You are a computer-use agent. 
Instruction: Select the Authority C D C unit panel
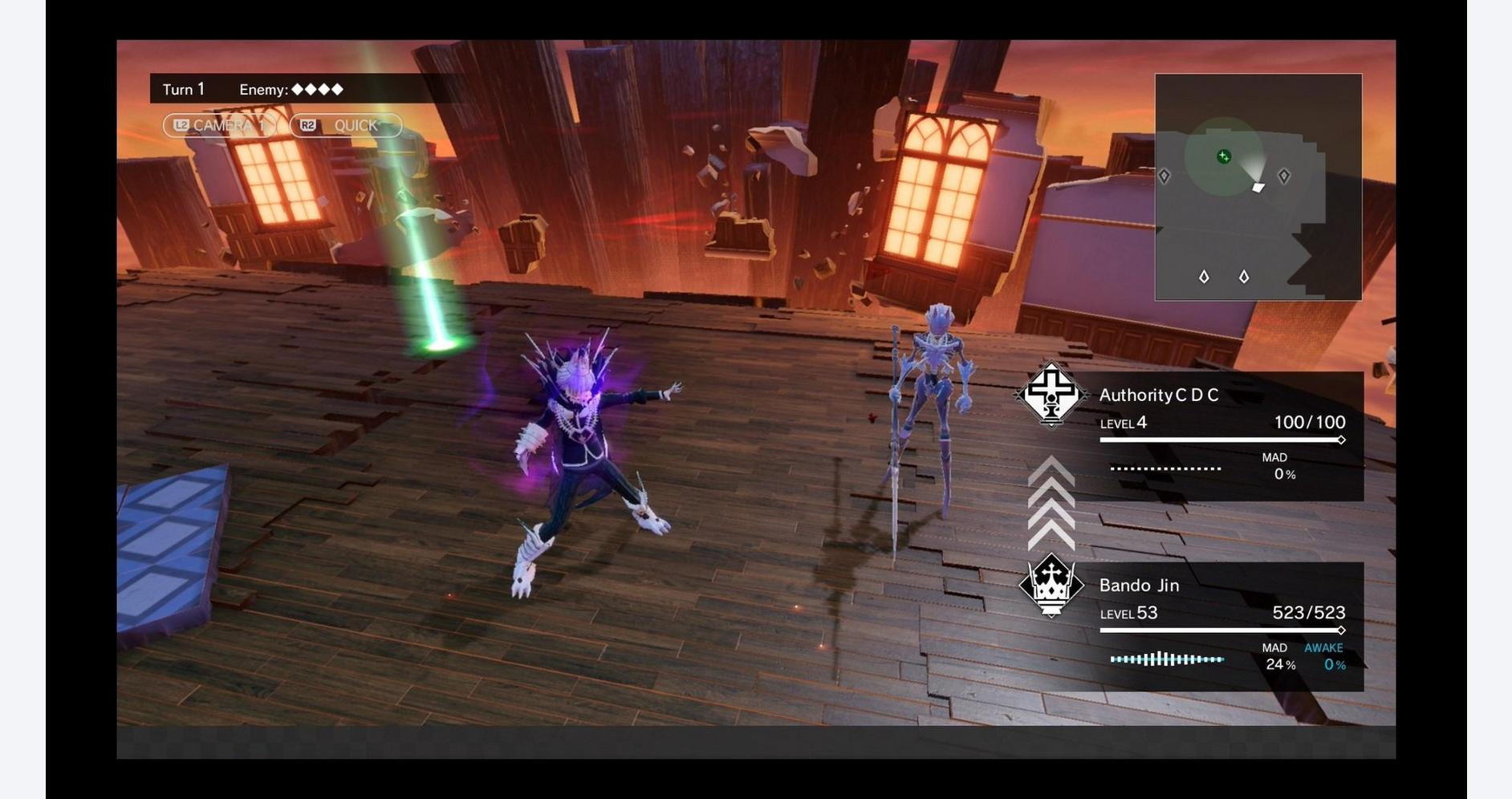pyautogui.click(x=1220, y=436)
